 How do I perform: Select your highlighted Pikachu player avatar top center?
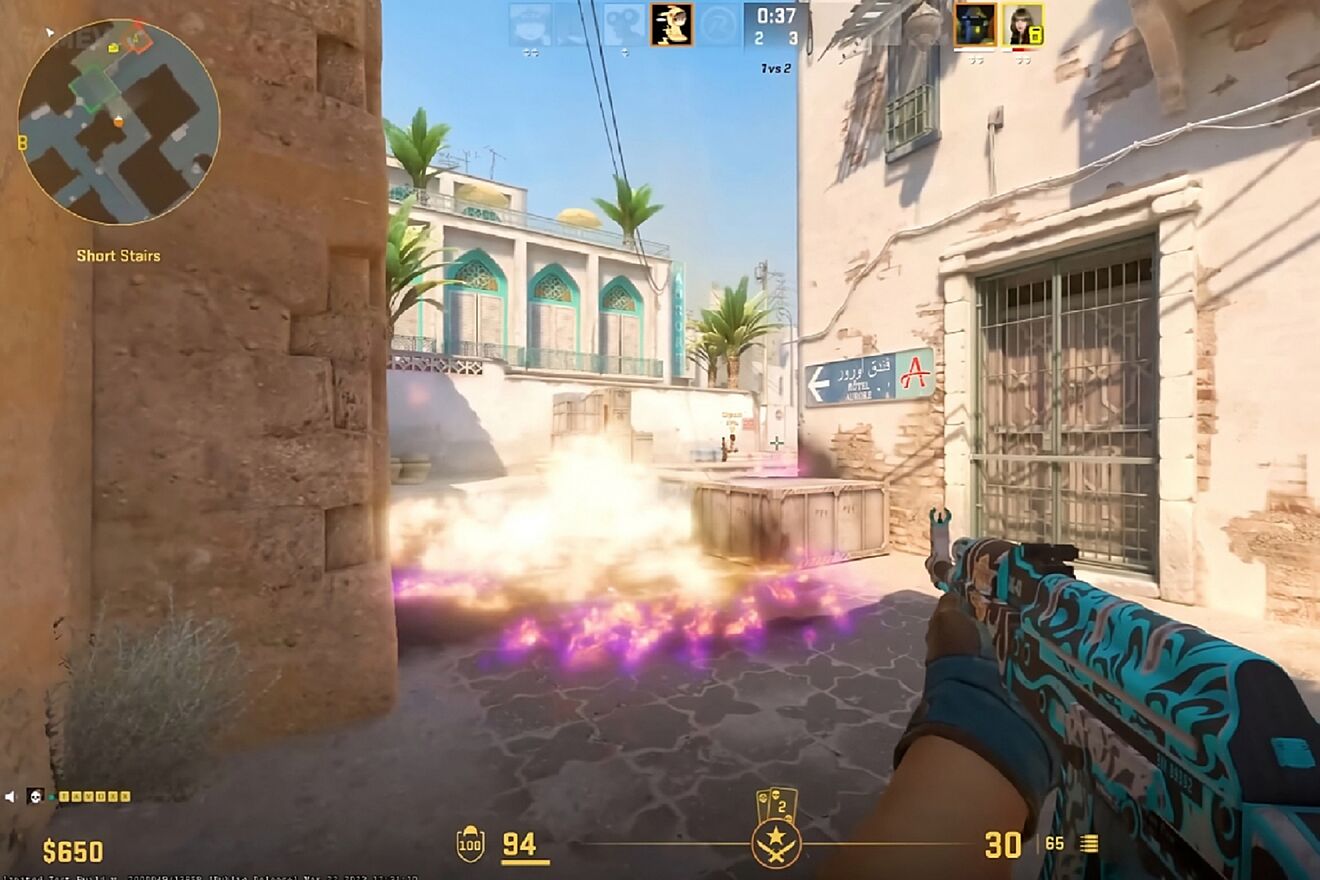coord(671,25)
